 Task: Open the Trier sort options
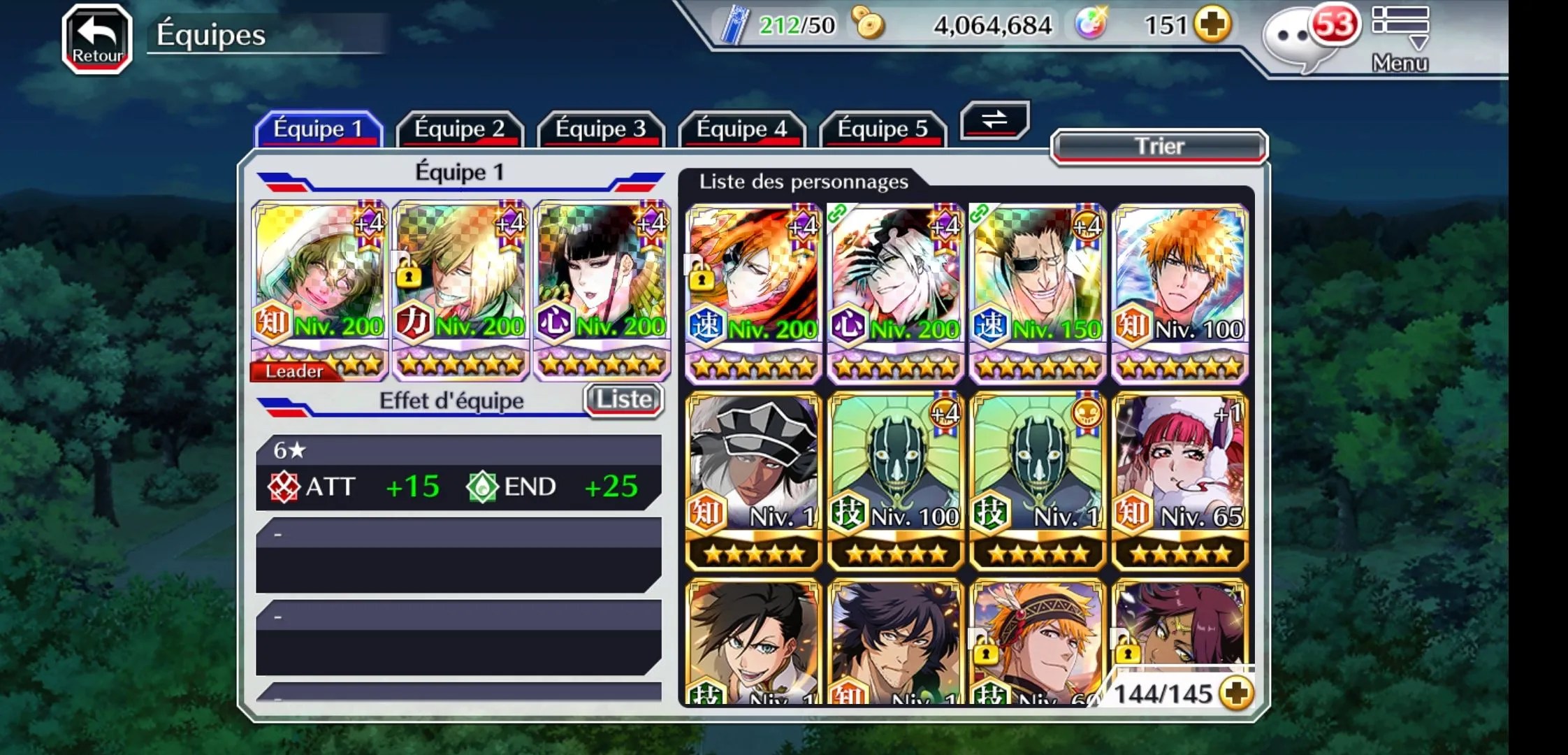tap(1159, 146)
